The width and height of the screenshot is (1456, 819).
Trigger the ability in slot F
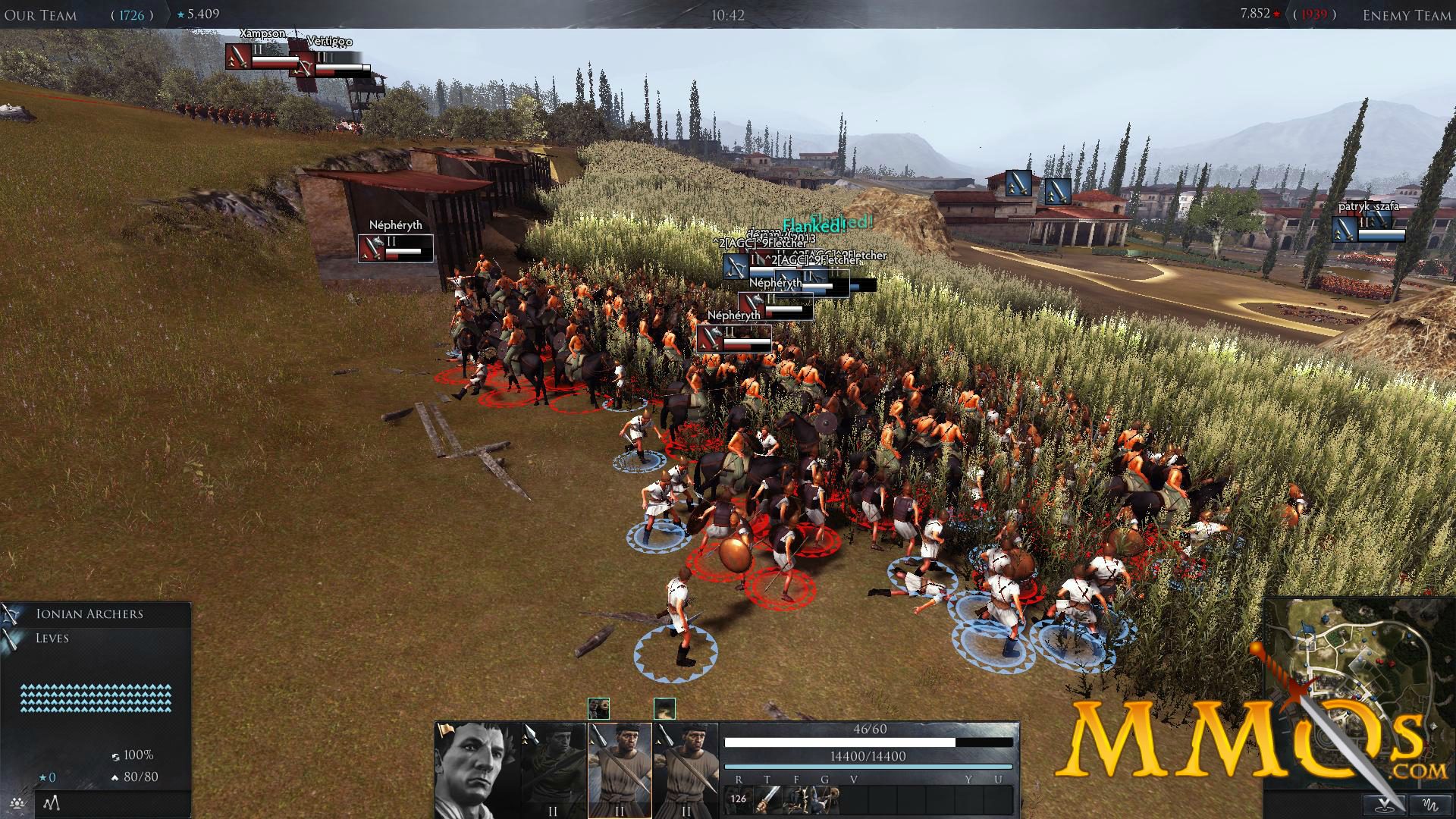pos(796,799)
